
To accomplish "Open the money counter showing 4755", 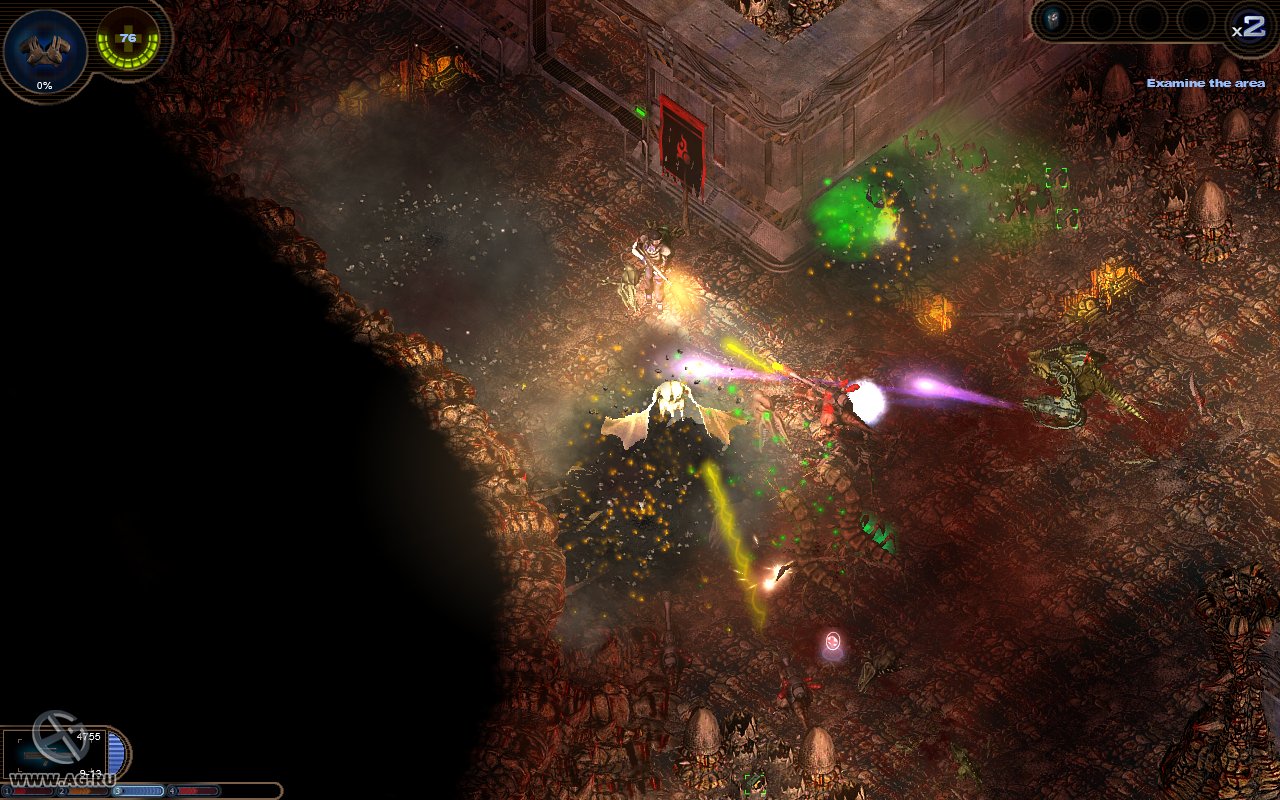I will pos(89,736).
